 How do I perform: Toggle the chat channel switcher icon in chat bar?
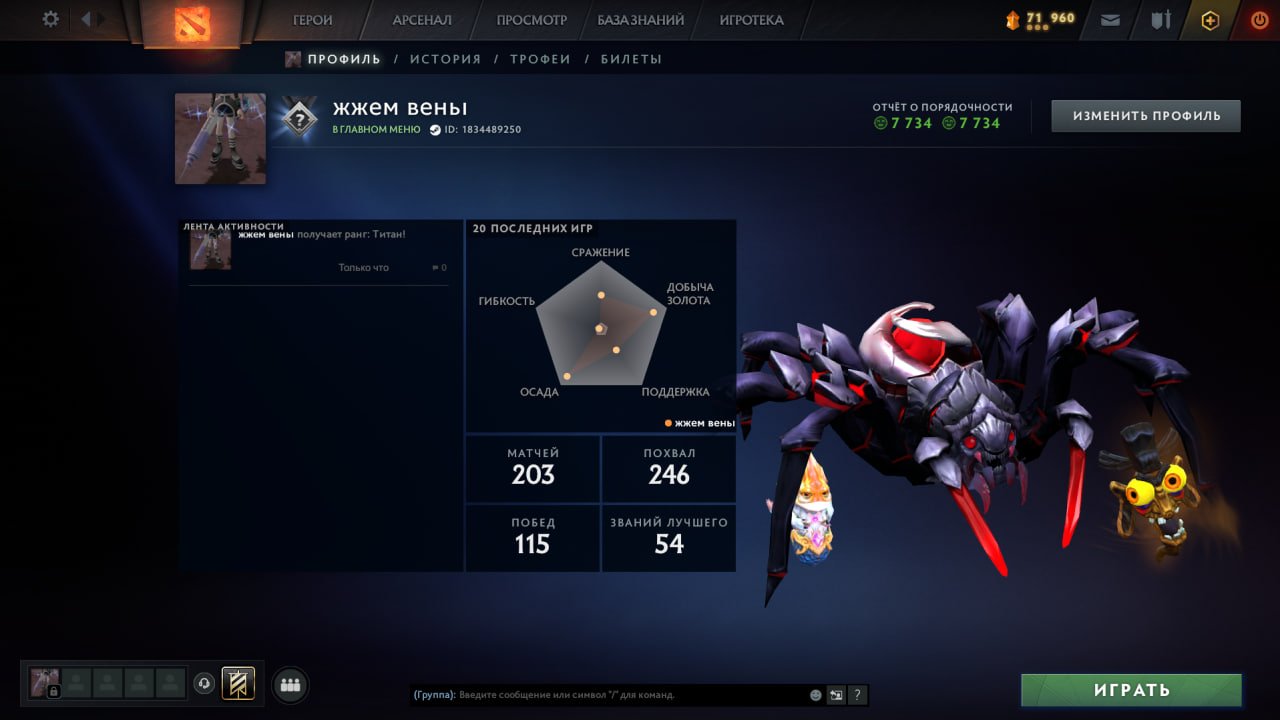click(836, 694)
